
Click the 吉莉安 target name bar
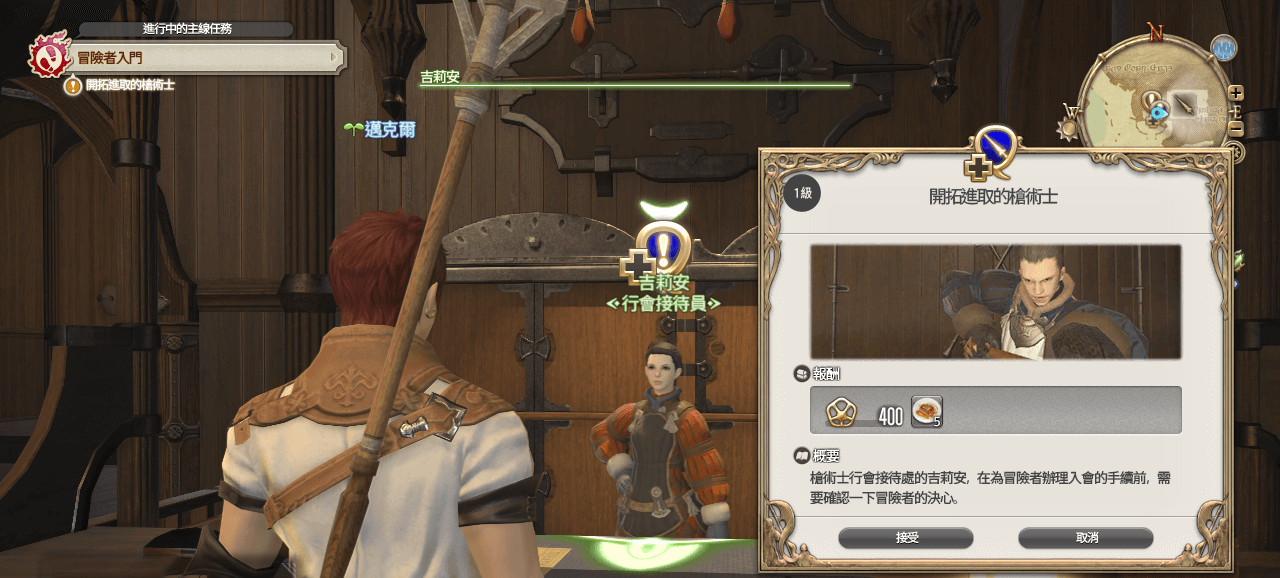point(634,78)
